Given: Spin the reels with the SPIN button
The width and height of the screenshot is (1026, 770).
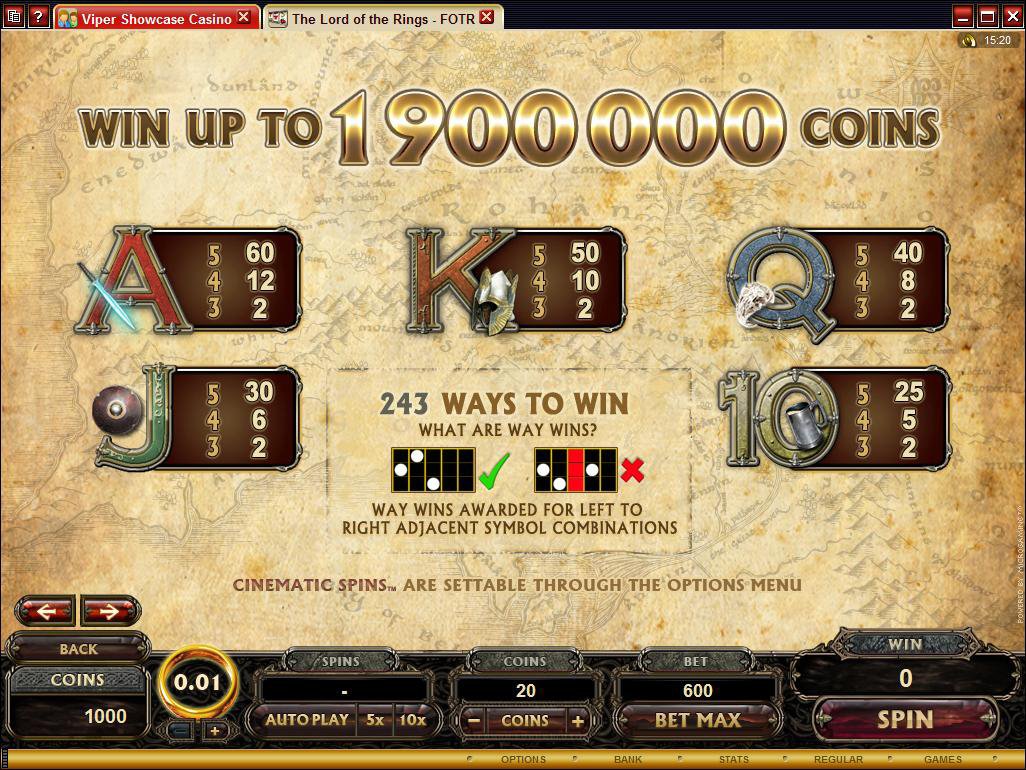Looking at the screenshot, I should click(x=904, y=719).
